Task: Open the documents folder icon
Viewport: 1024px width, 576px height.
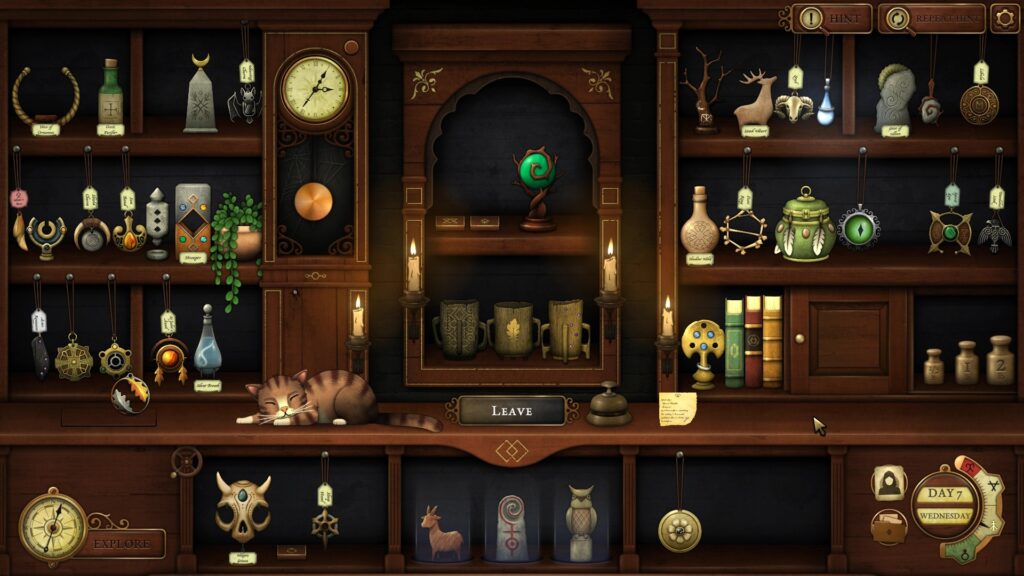Action: tap(887, 527)
